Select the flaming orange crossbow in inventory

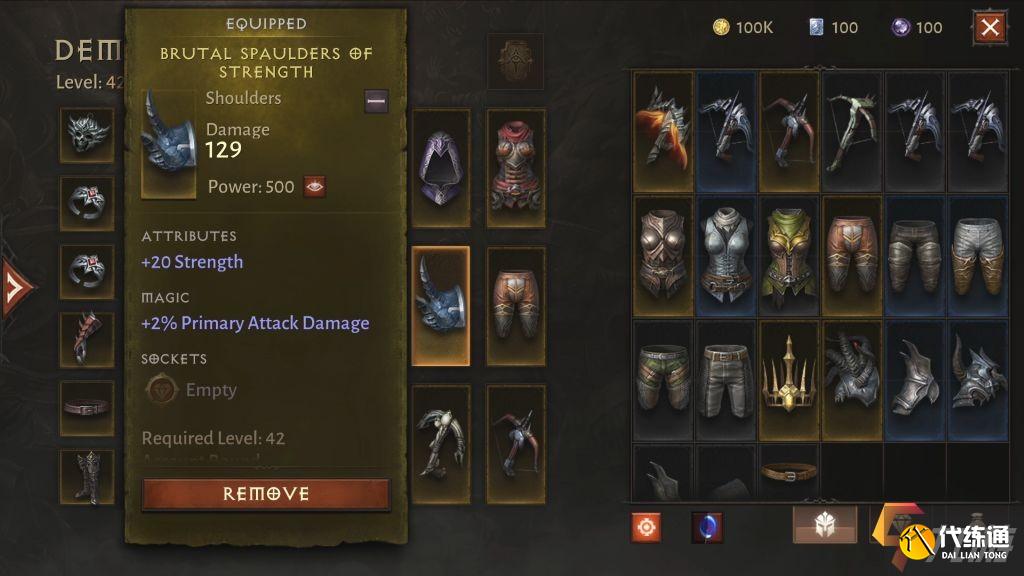[x=662, y=130]
